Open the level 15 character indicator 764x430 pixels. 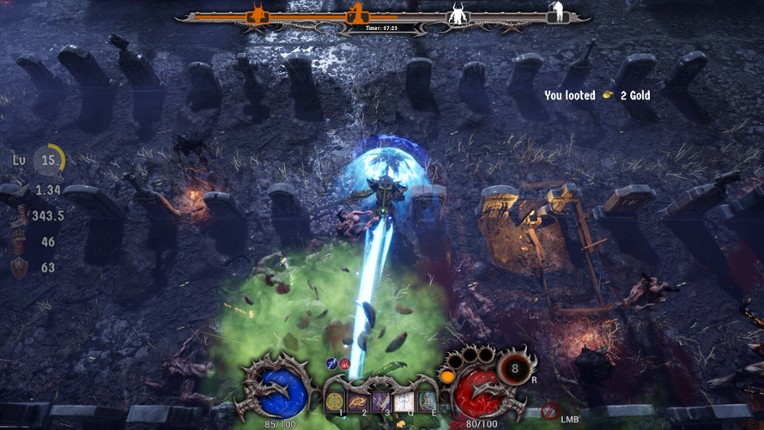pos(49,159)
